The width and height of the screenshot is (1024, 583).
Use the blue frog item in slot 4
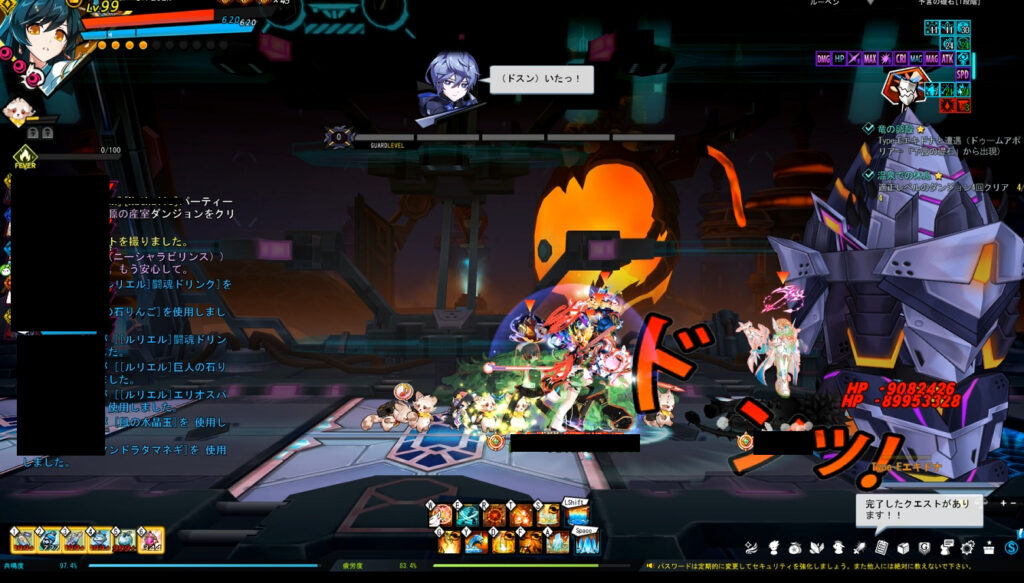point(99,541)
